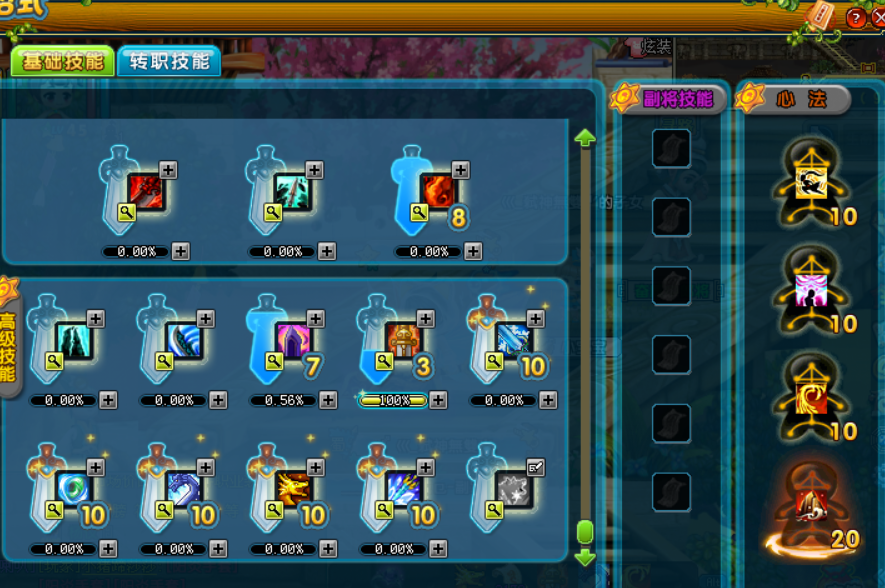885x588 pixels.
Task: Click the plus button beside the 100% bar
Action: [x=437, y=400]
